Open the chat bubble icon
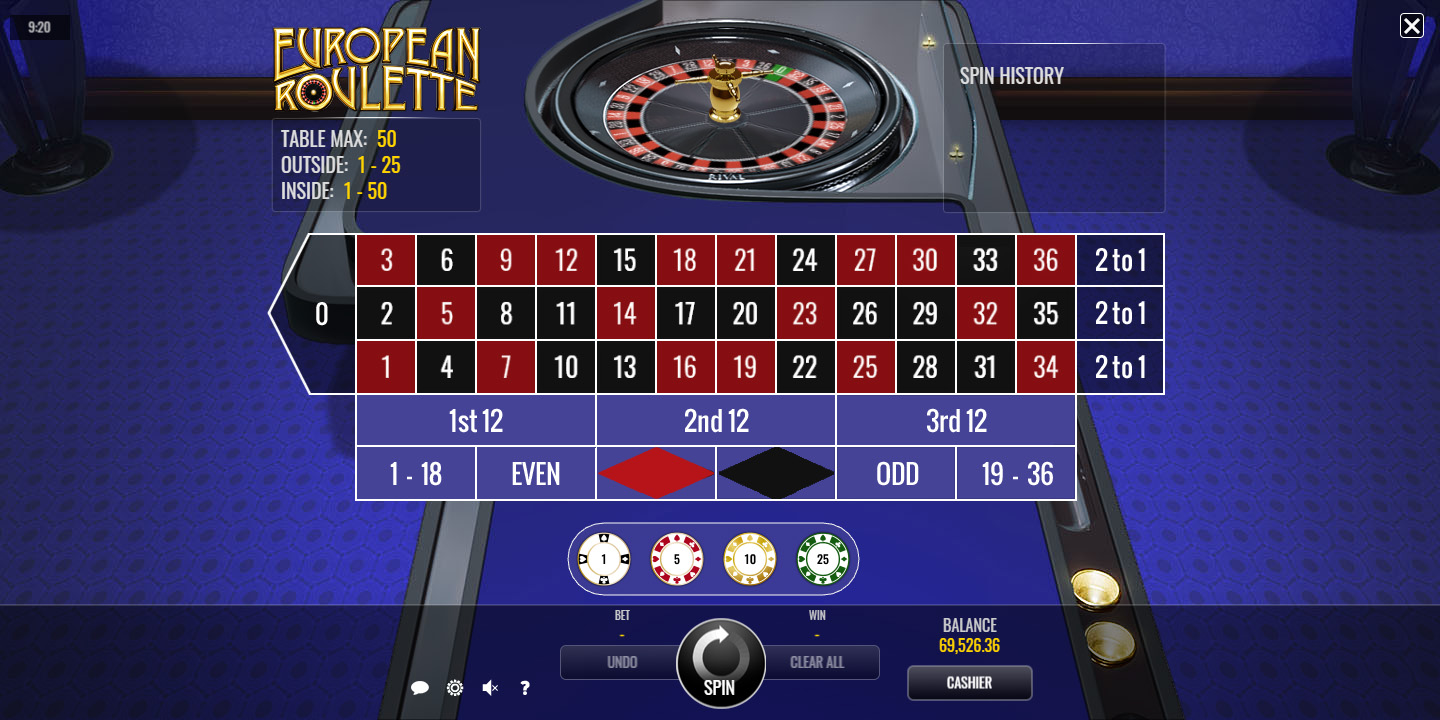Image resolution: width=1440 pixels, height=720 pixels. [x=420, y=688]
